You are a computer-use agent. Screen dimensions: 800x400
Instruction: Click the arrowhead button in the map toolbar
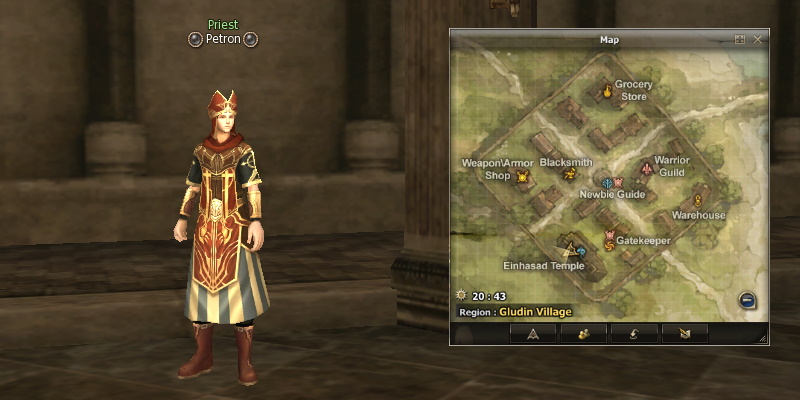pyautogui.click(x=533, y=334)
